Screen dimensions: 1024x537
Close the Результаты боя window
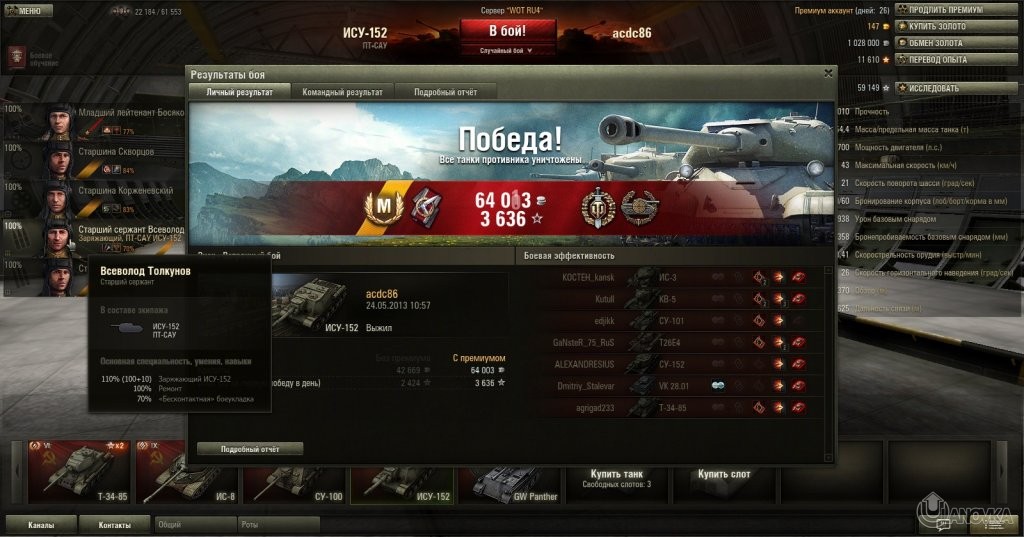[x=828, y=73]
